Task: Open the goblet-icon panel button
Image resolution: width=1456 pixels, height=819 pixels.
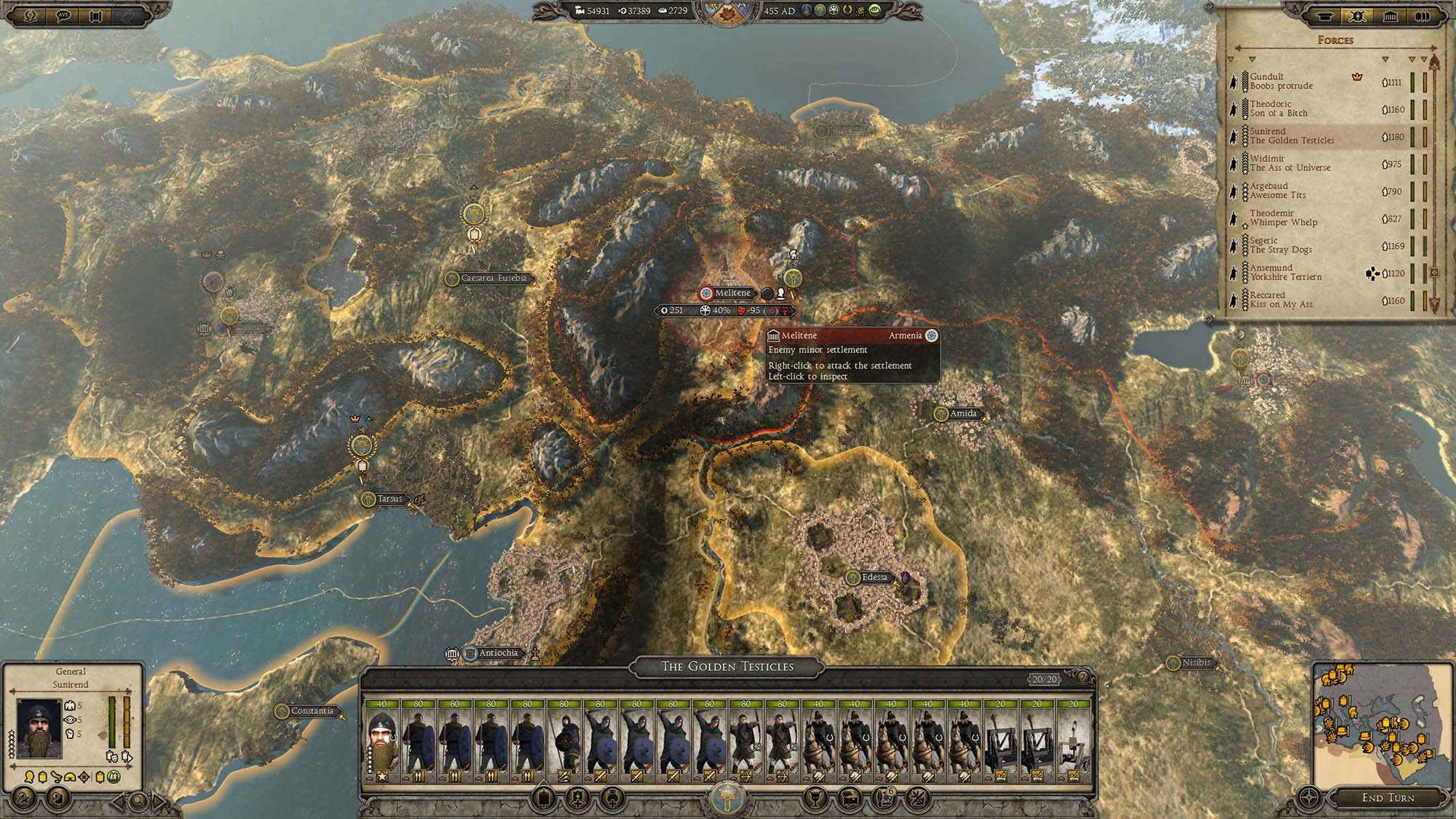Action: (x=813, y=799)
